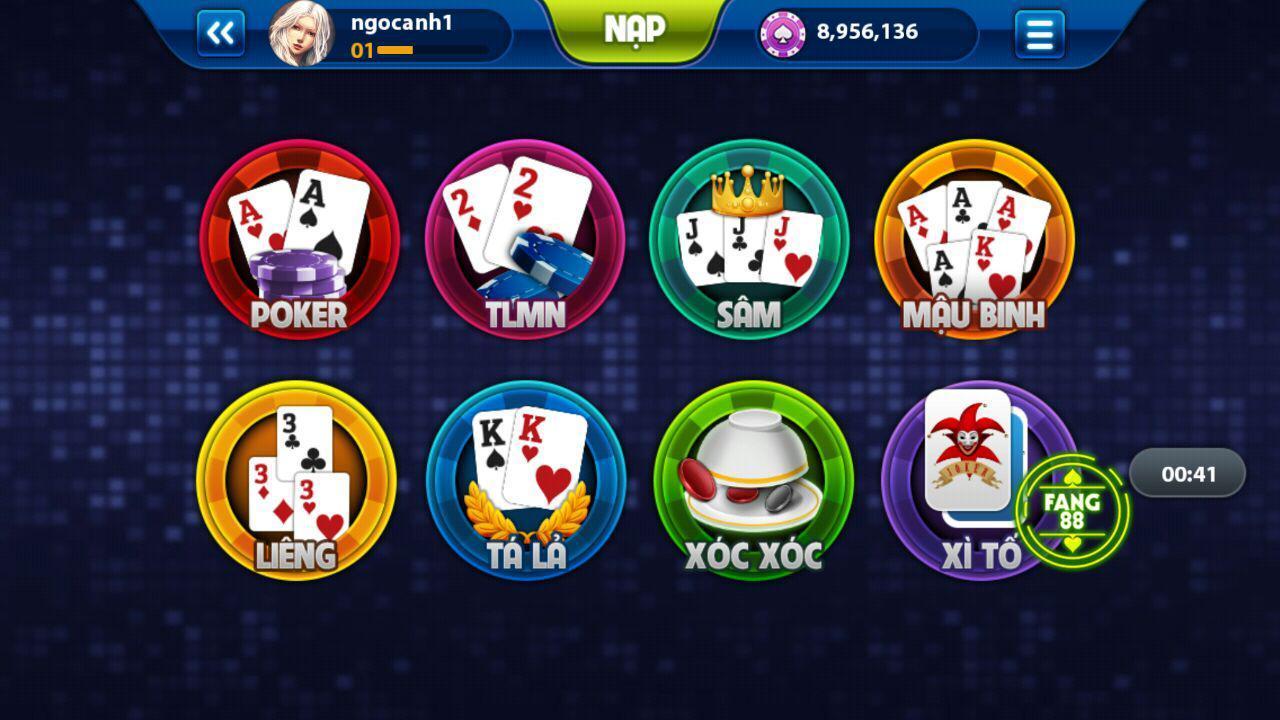Click the purple spade chip icon

pyautogui.click(x=782, y=34)
